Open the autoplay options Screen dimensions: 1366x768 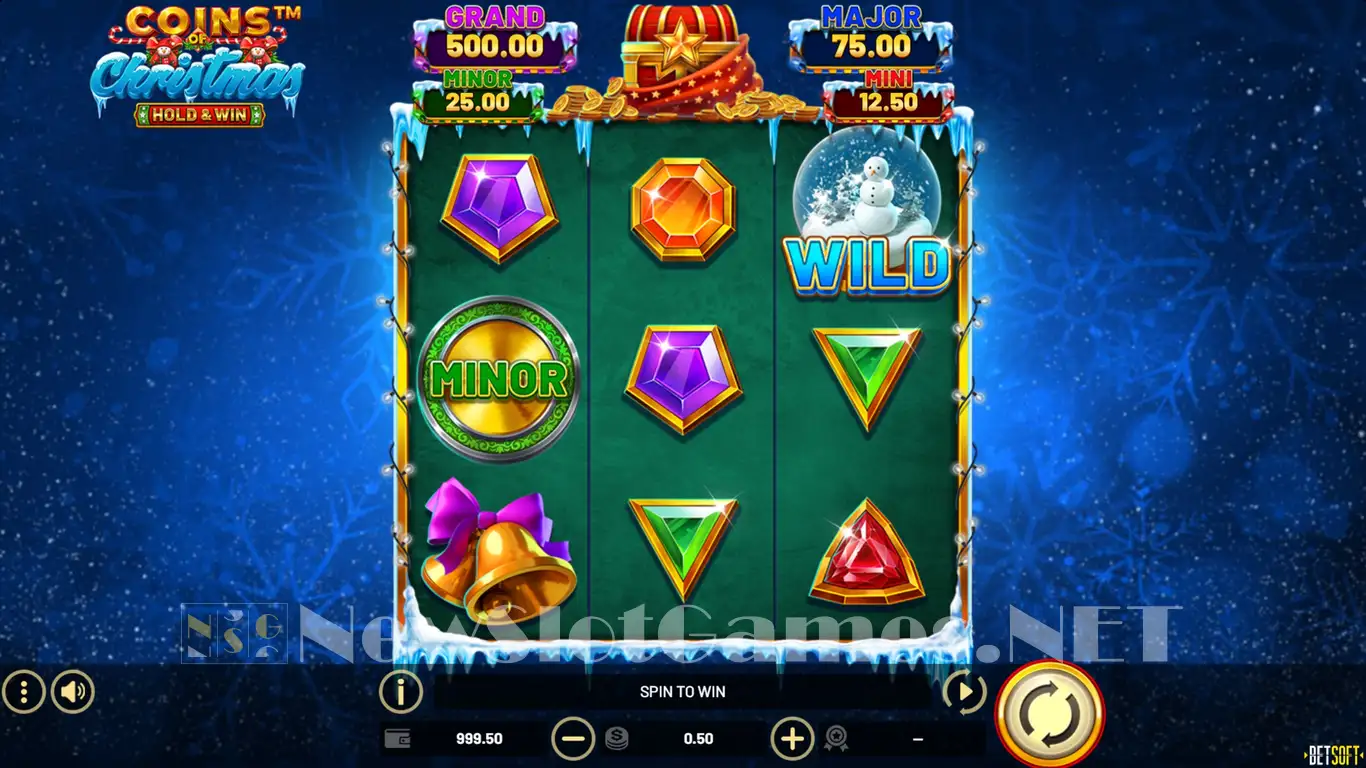click(x=964, y=692)
